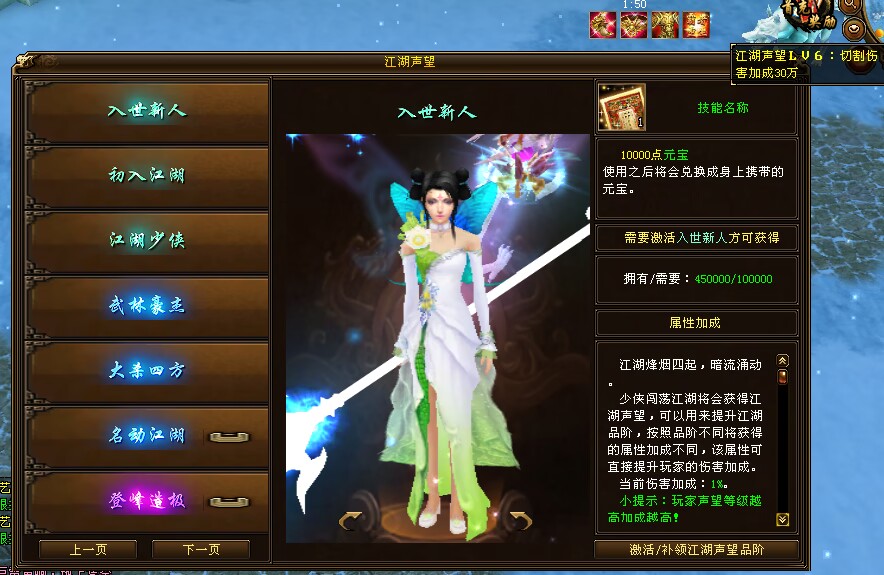
Task: Click the 属性加成 header
Action: pyautogui.click(x=696, y=323)
